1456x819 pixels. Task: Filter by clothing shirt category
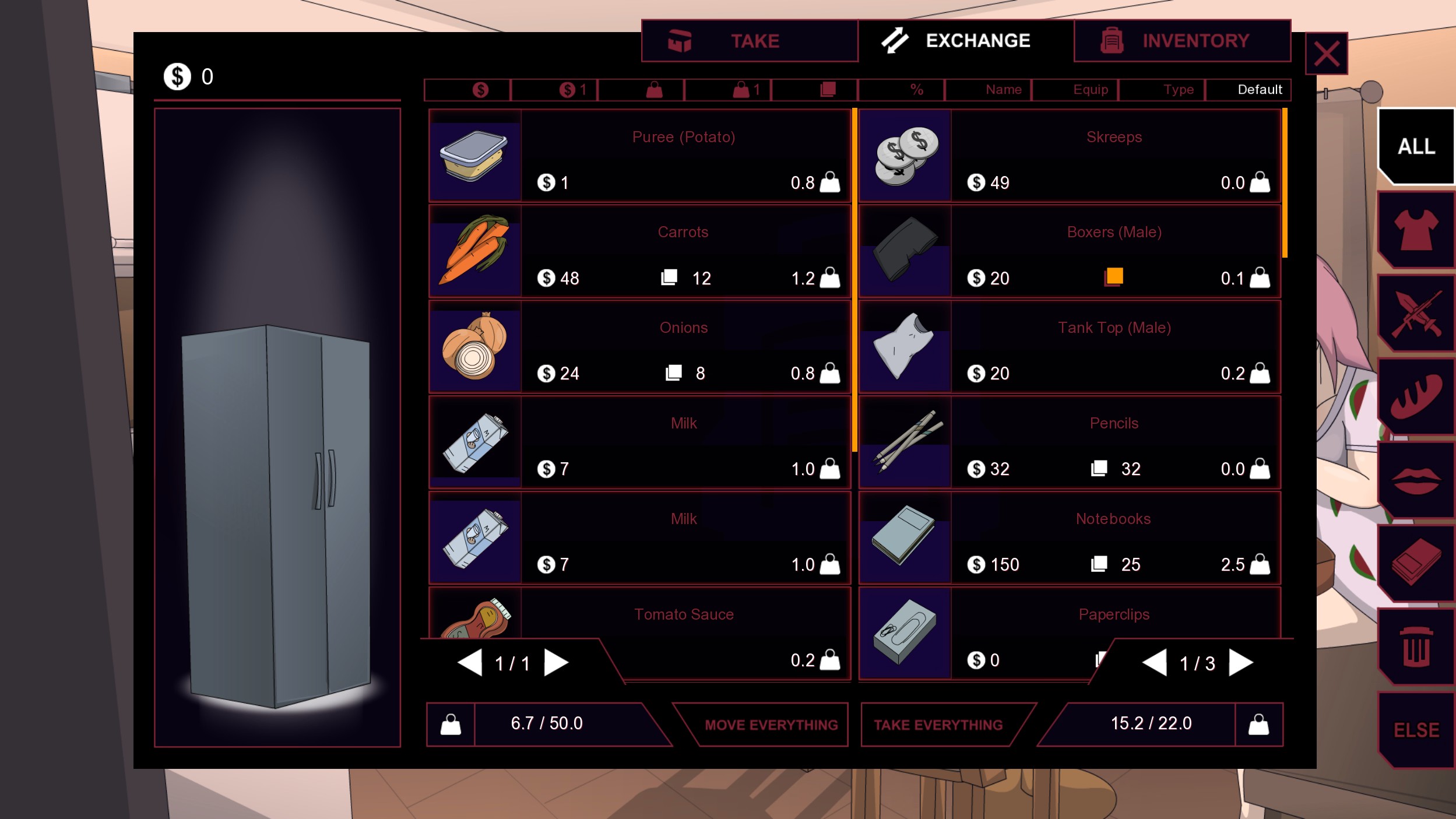(1416, 230)
